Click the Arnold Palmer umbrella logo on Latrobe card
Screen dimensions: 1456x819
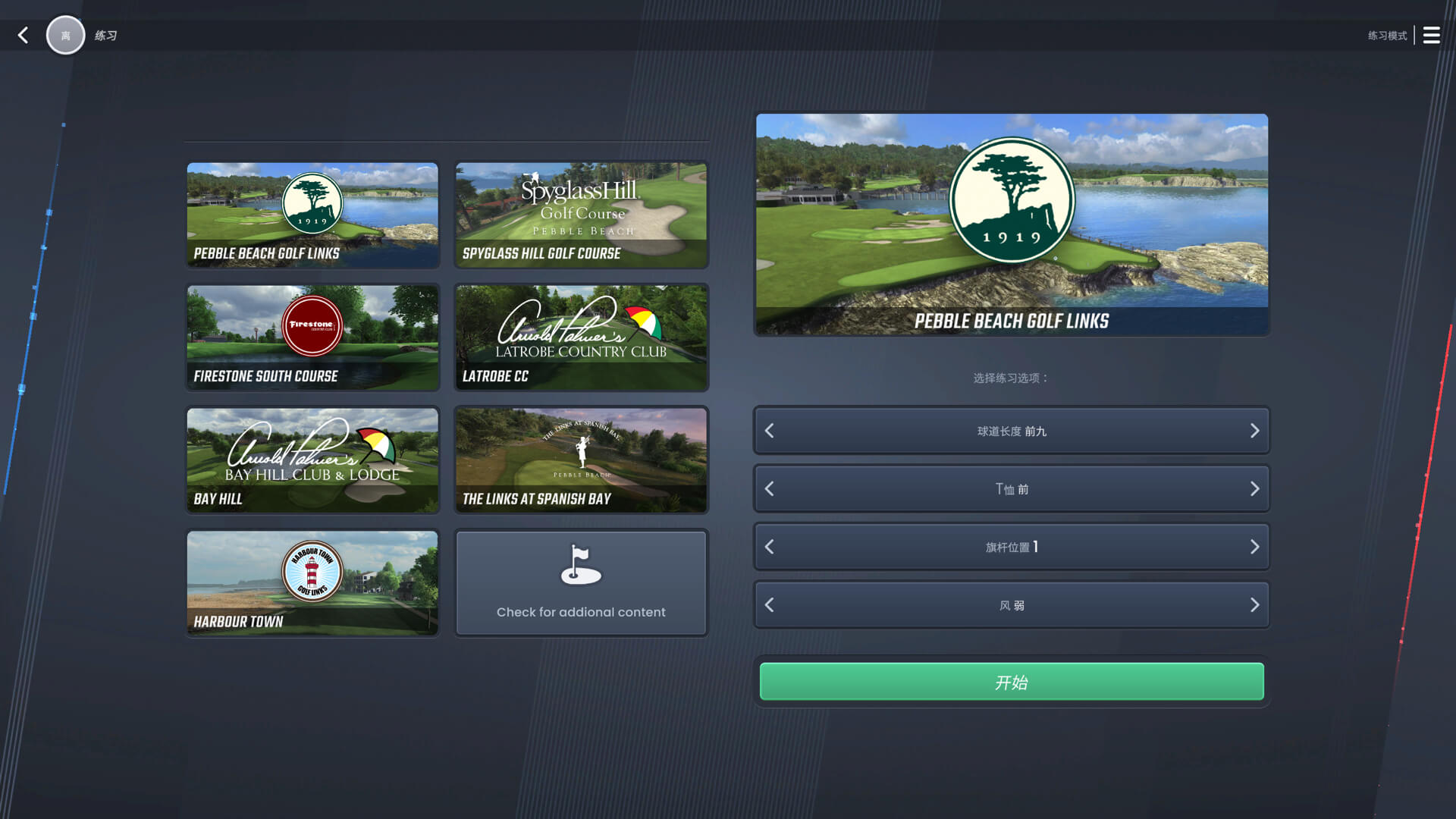[641, 322]
